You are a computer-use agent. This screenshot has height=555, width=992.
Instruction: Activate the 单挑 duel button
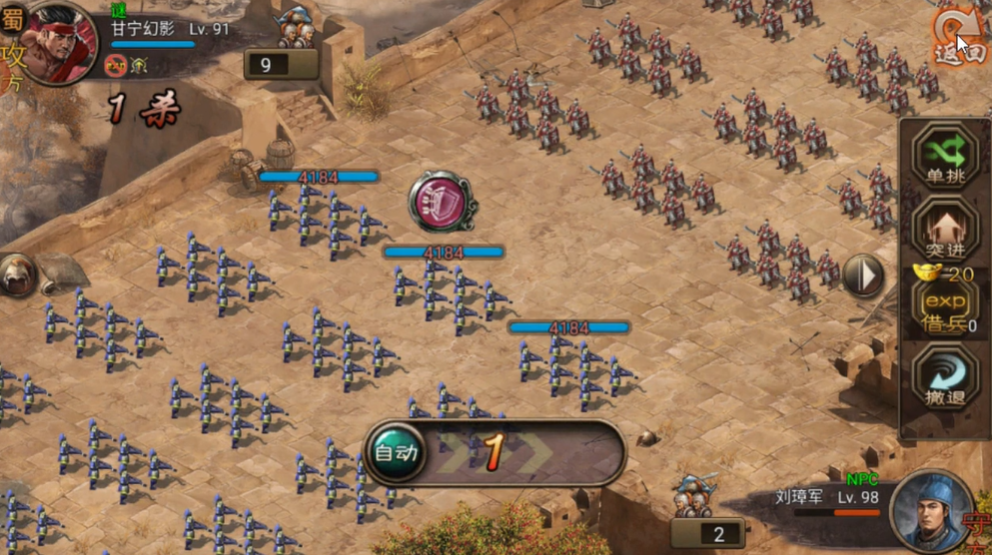point(944,157)
